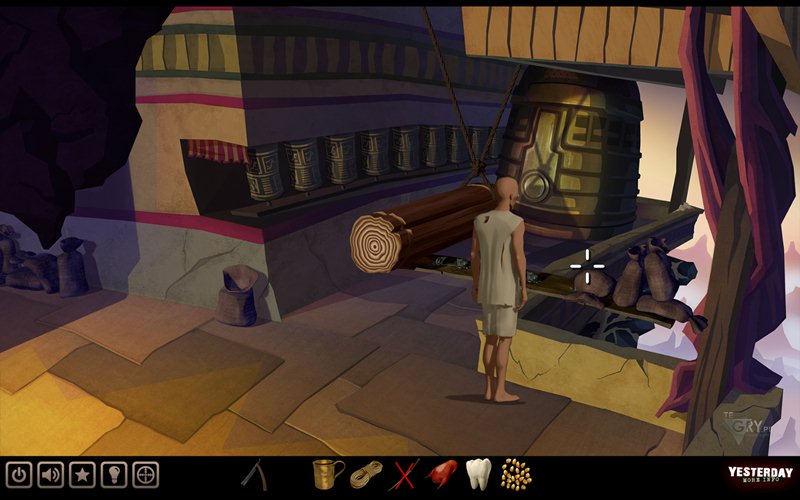800x500 pixels.
Task: Open the Yesterday More Info link
Action: pyautogui.click(x=759, y=475)
